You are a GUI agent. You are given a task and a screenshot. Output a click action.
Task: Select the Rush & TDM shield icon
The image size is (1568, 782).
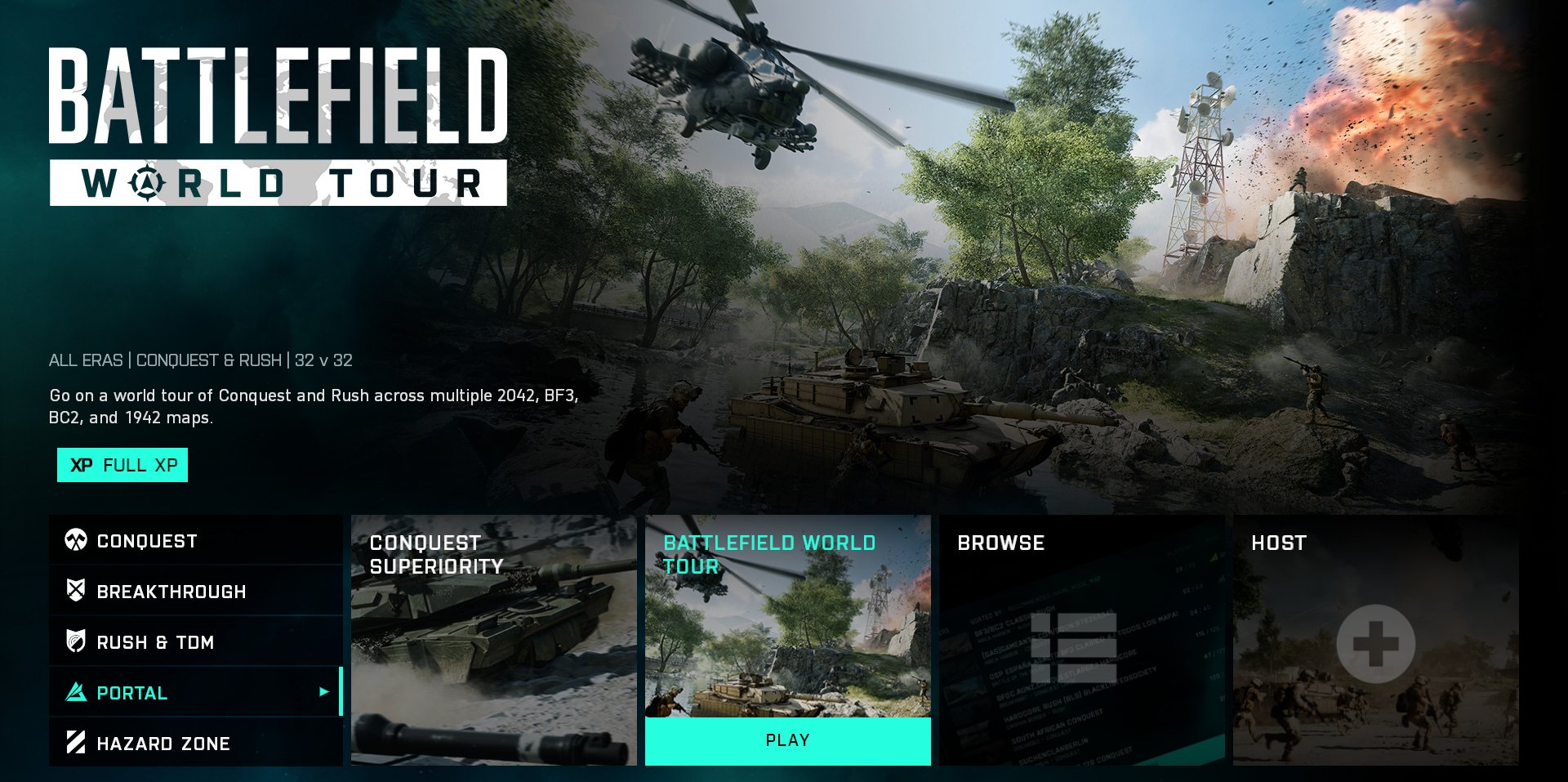point(78,642)
